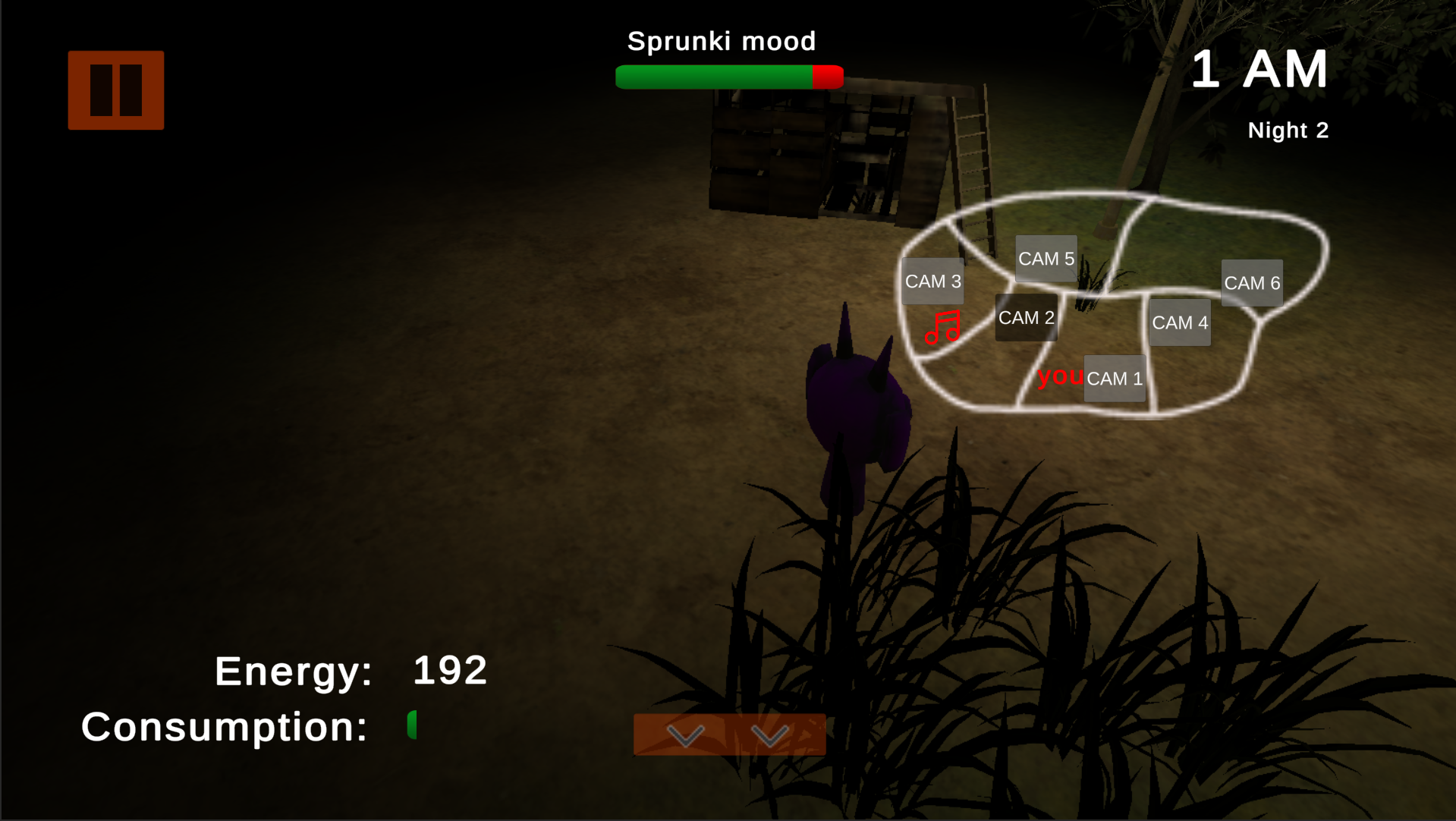View CAM 6 feed
The image size is (1456, 821).
[1252, 282]
